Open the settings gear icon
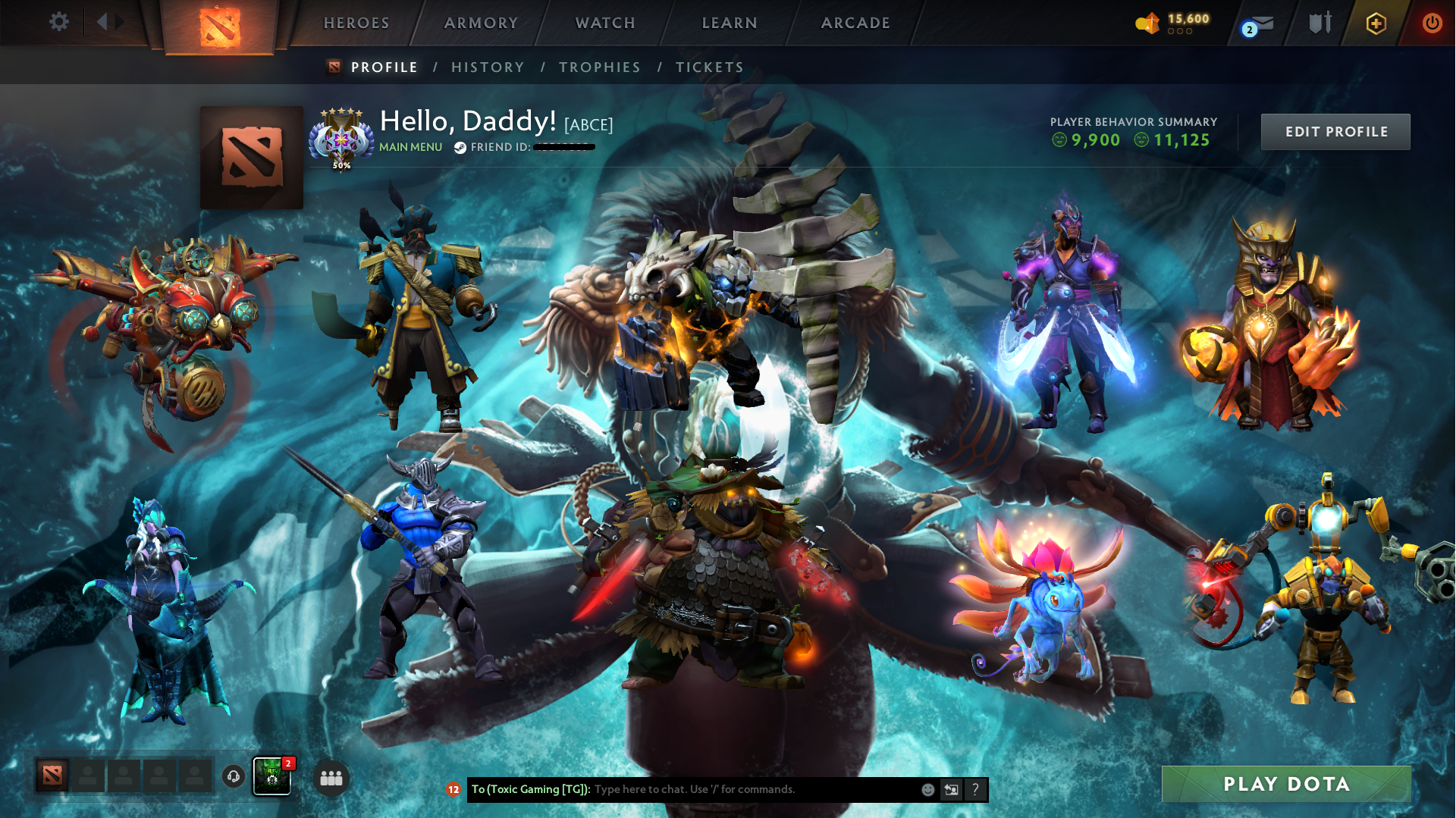1456x818 pixels. [59, 22]
